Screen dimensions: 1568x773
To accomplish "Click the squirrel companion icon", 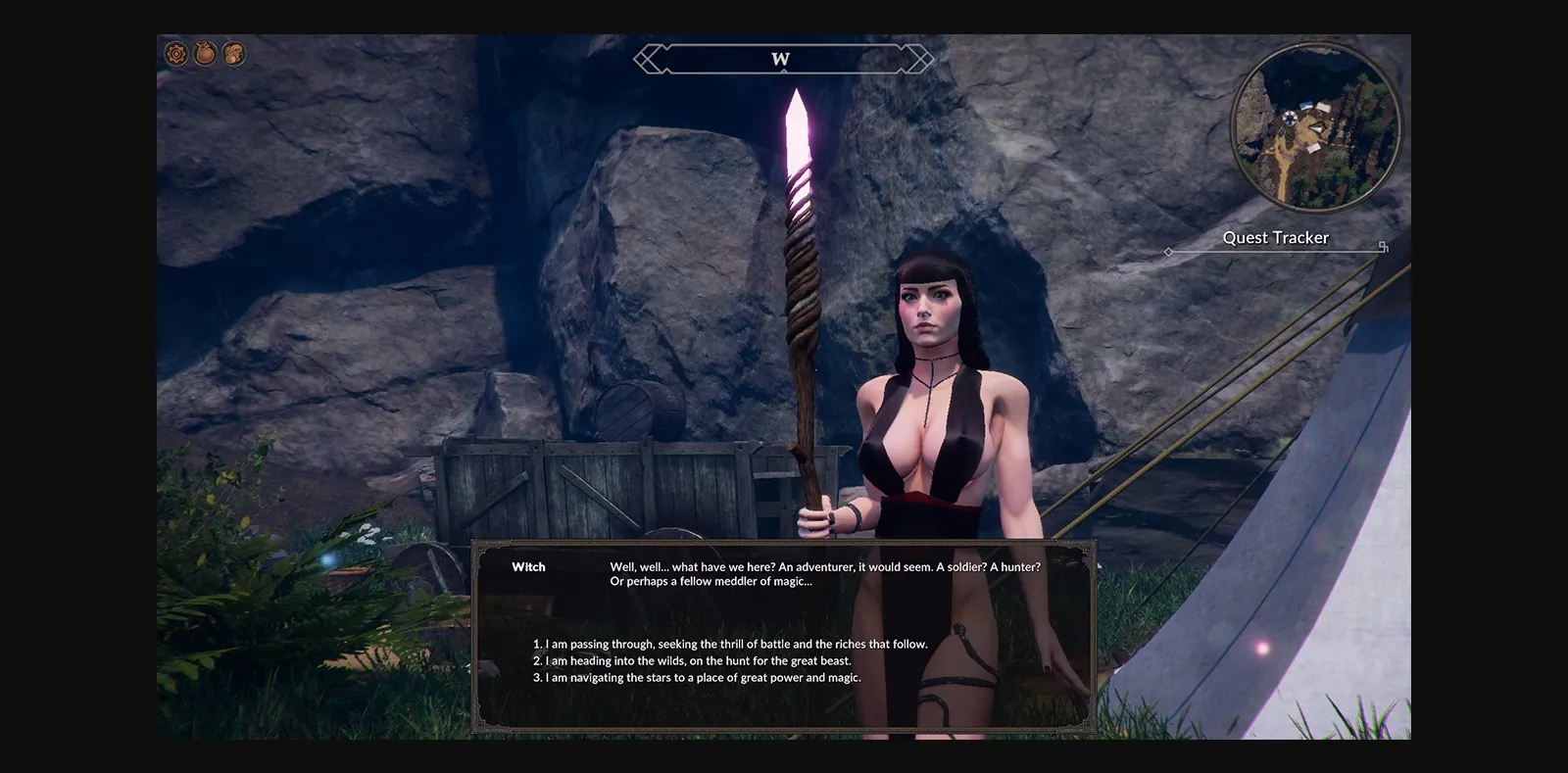I will (x=234, y=54).
